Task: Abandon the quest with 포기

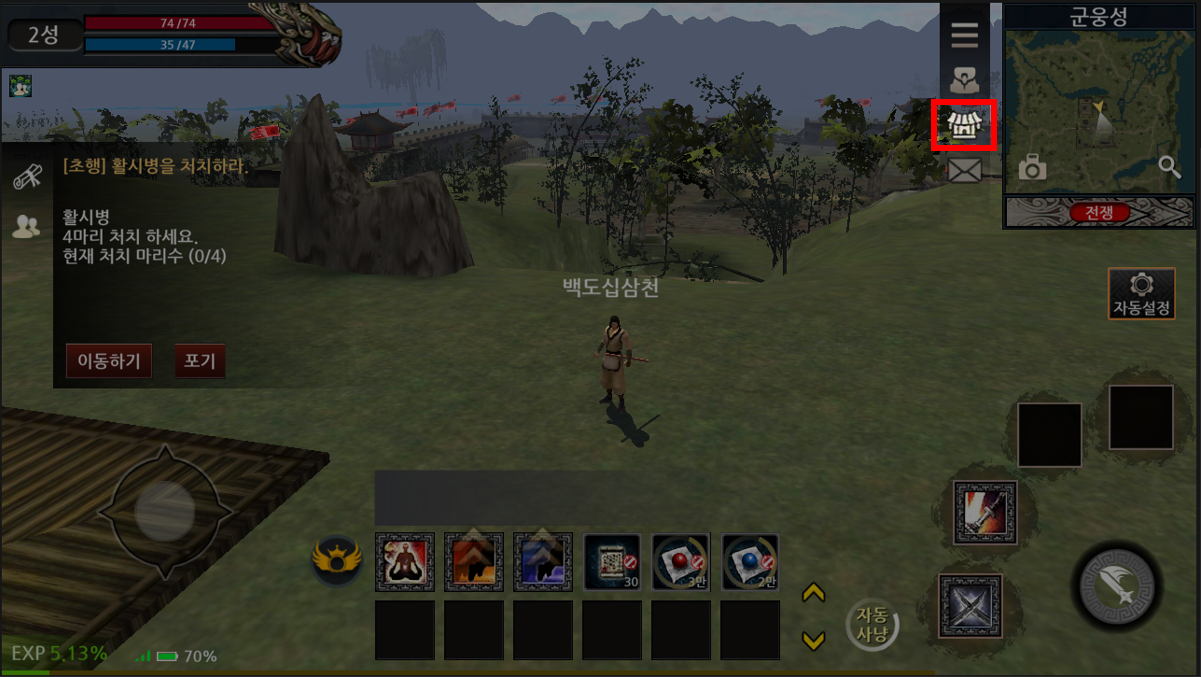Action: [200, 361]
